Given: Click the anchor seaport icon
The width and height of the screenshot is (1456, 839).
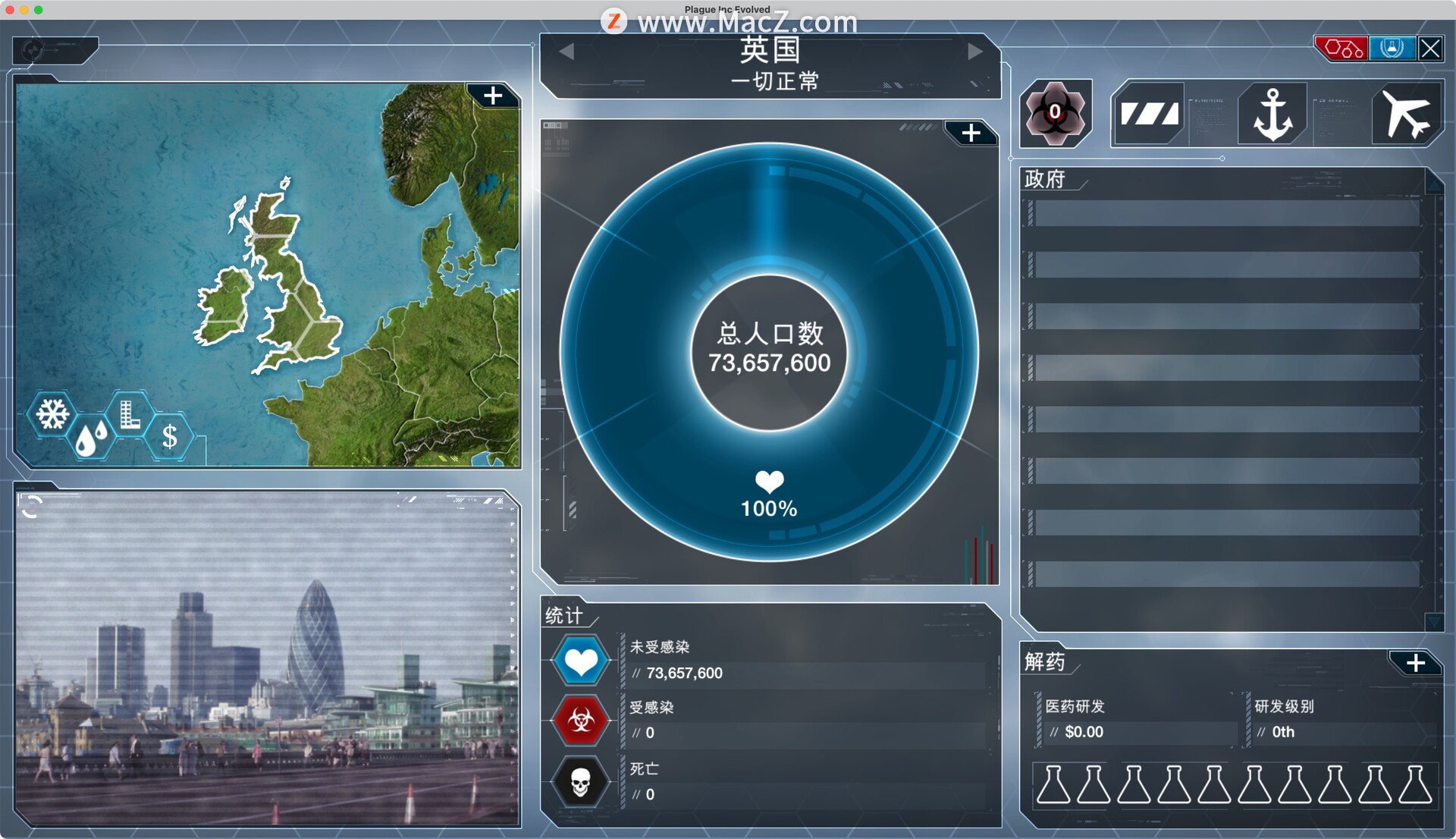Looking at the screenshot, I should (1272, 115).
